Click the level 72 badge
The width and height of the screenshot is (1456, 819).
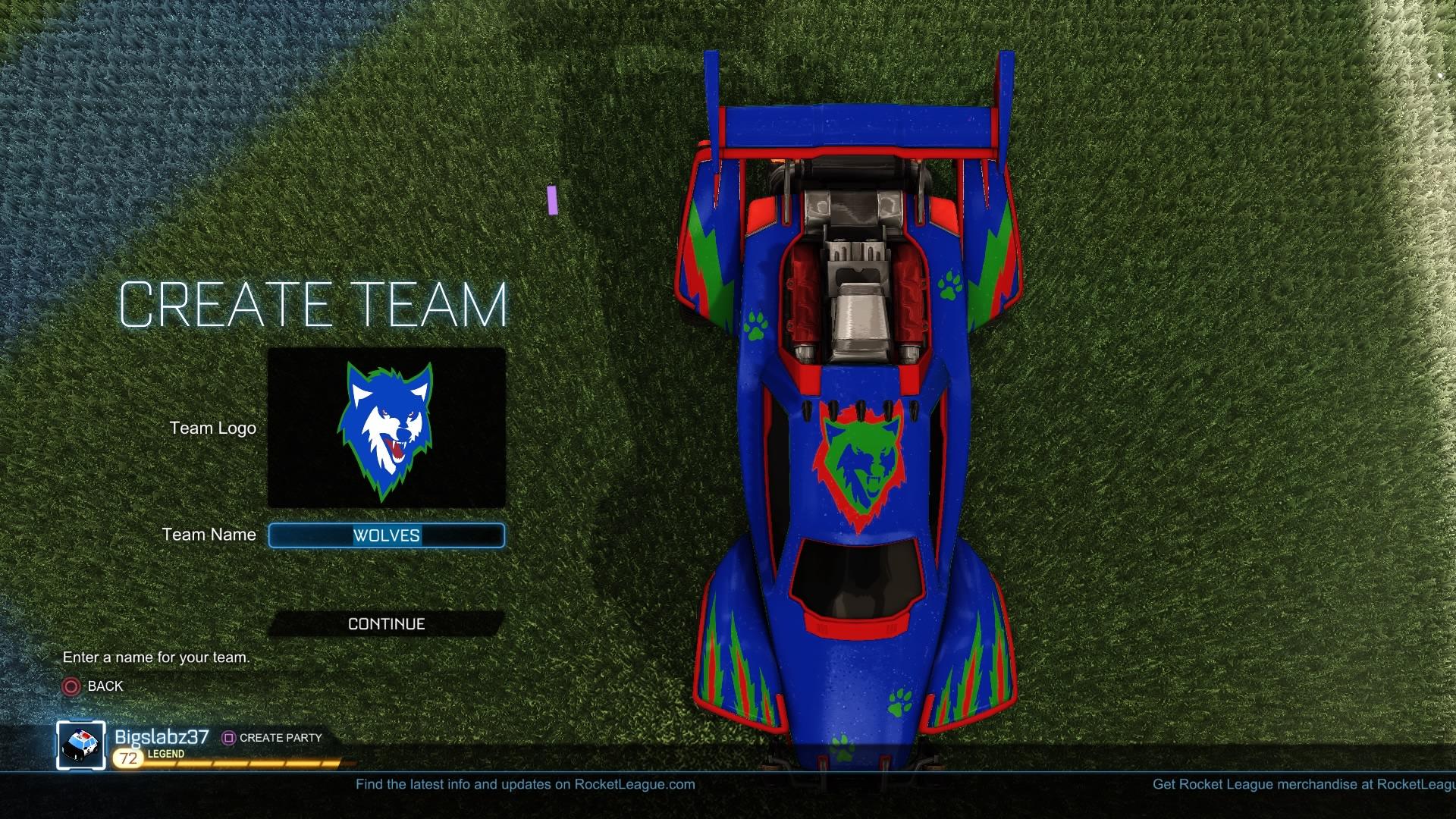click(x=126, y=755)
